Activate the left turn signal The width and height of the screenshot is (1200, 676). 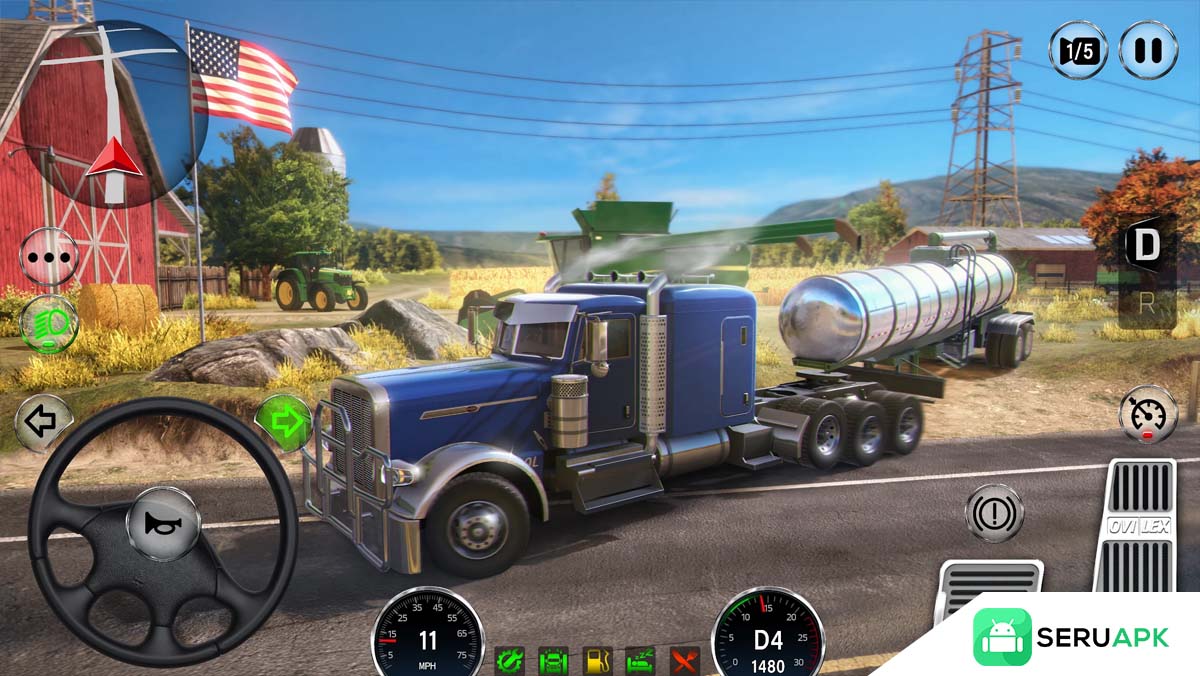(x=42, y=422)
